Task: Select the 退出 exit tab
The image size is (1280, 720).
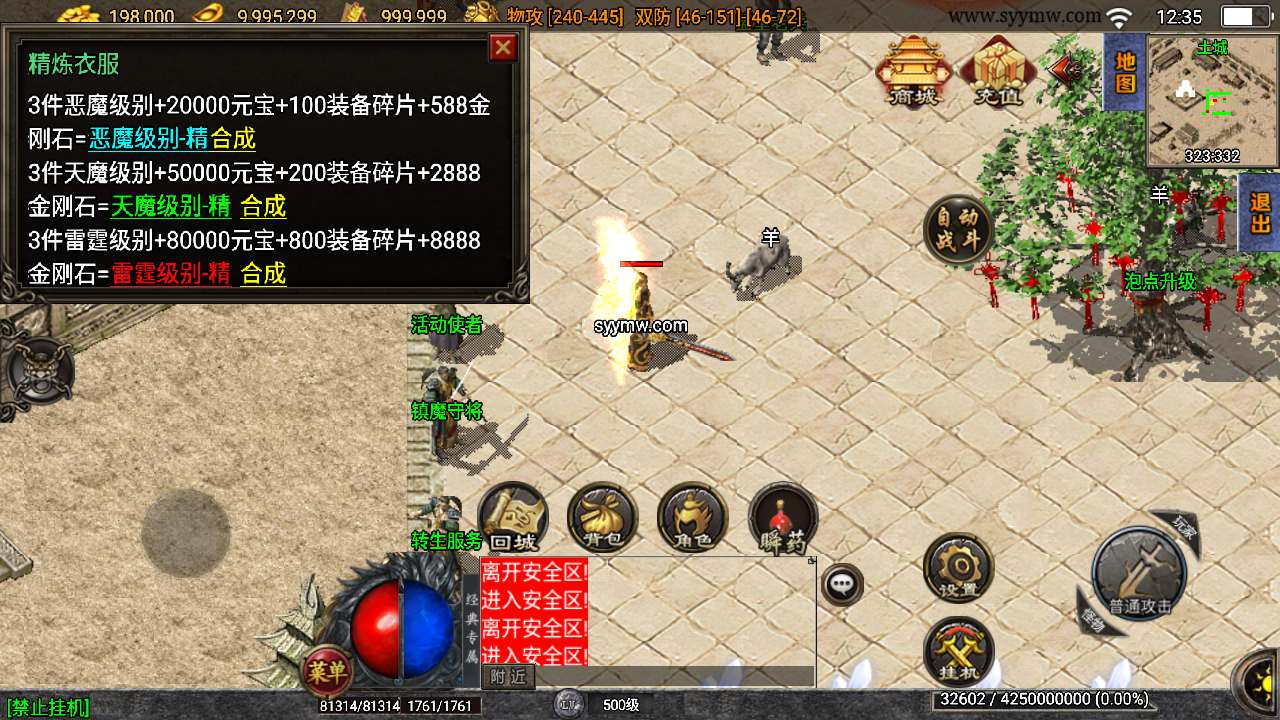Action: (x=1260, y=212)
